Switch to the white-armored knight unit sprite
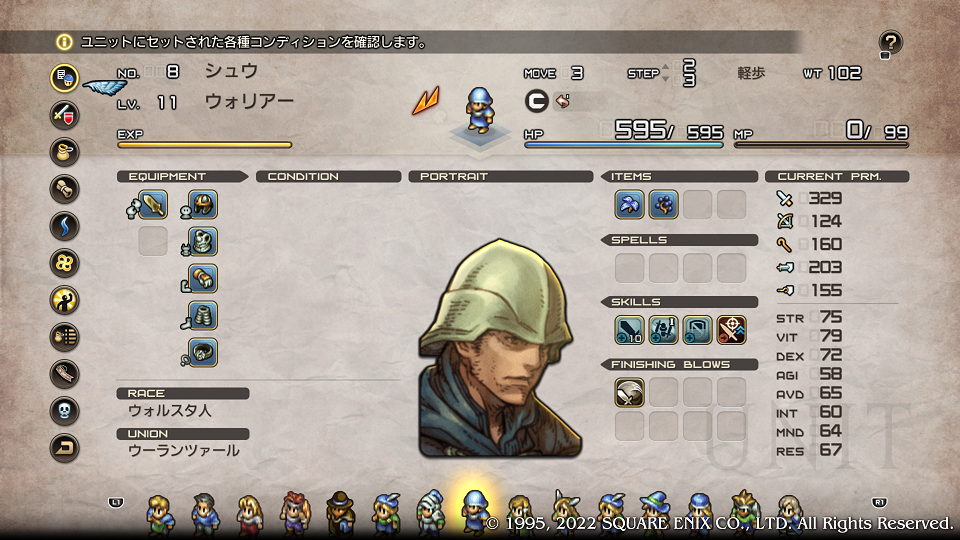The width and height of the screenshot is (960, 540). (431, 512)
